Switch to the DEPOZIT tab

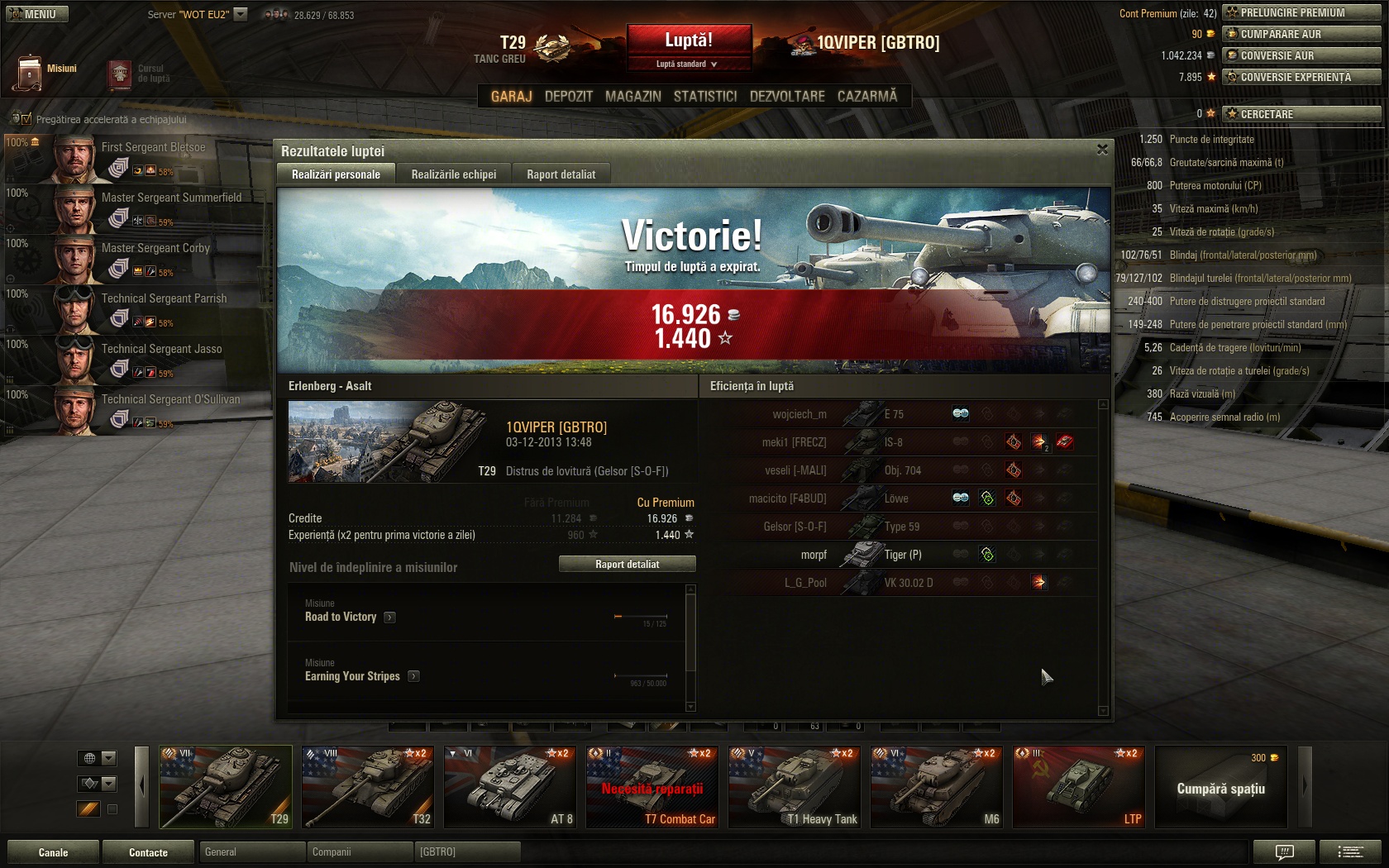coord(568,96)
